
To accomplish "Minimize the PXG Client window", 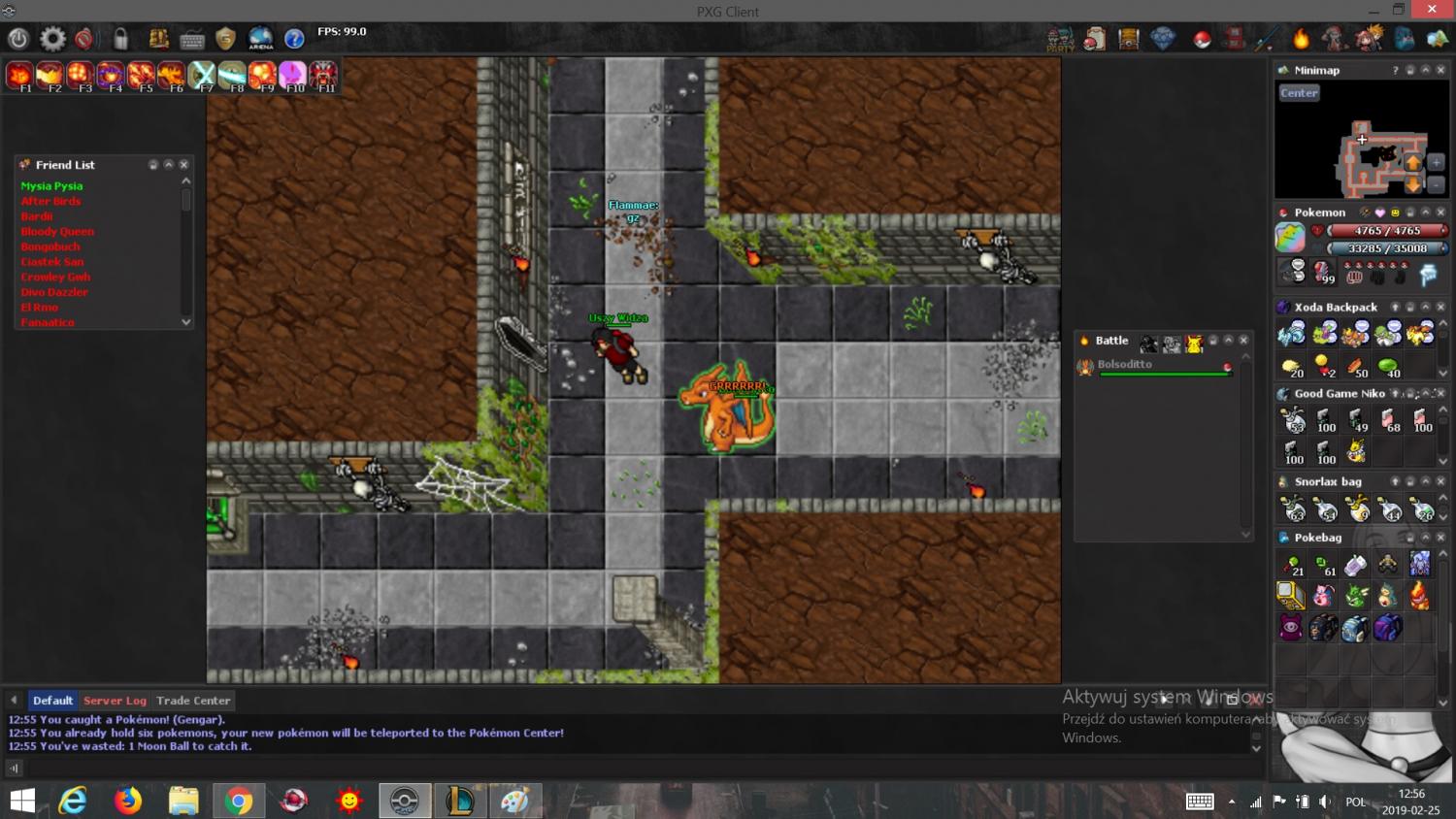I will (x=1374, y=11).
